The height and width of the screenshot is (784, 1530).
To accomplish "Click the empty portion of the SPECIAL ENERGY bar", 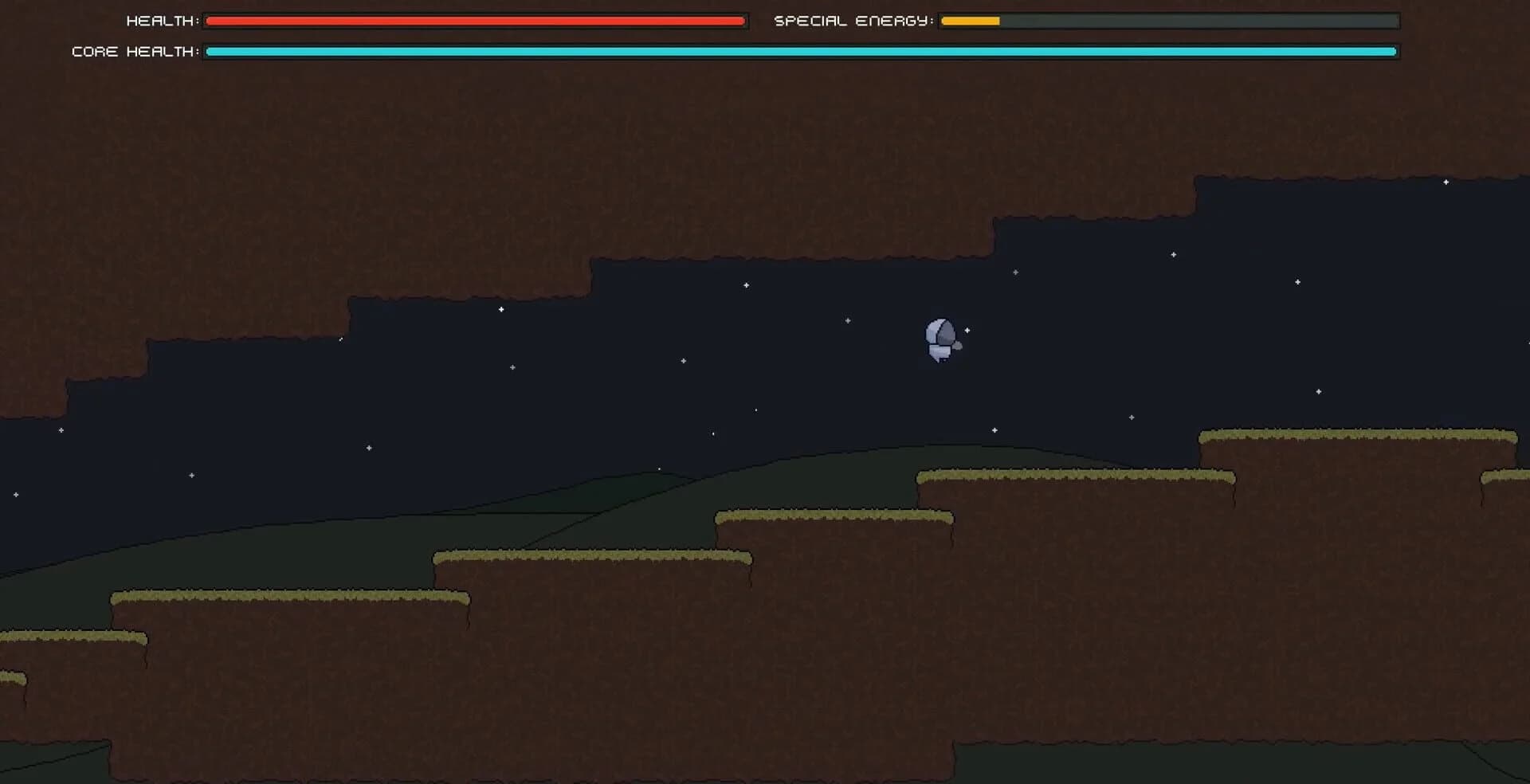I will click(1195, 21).
